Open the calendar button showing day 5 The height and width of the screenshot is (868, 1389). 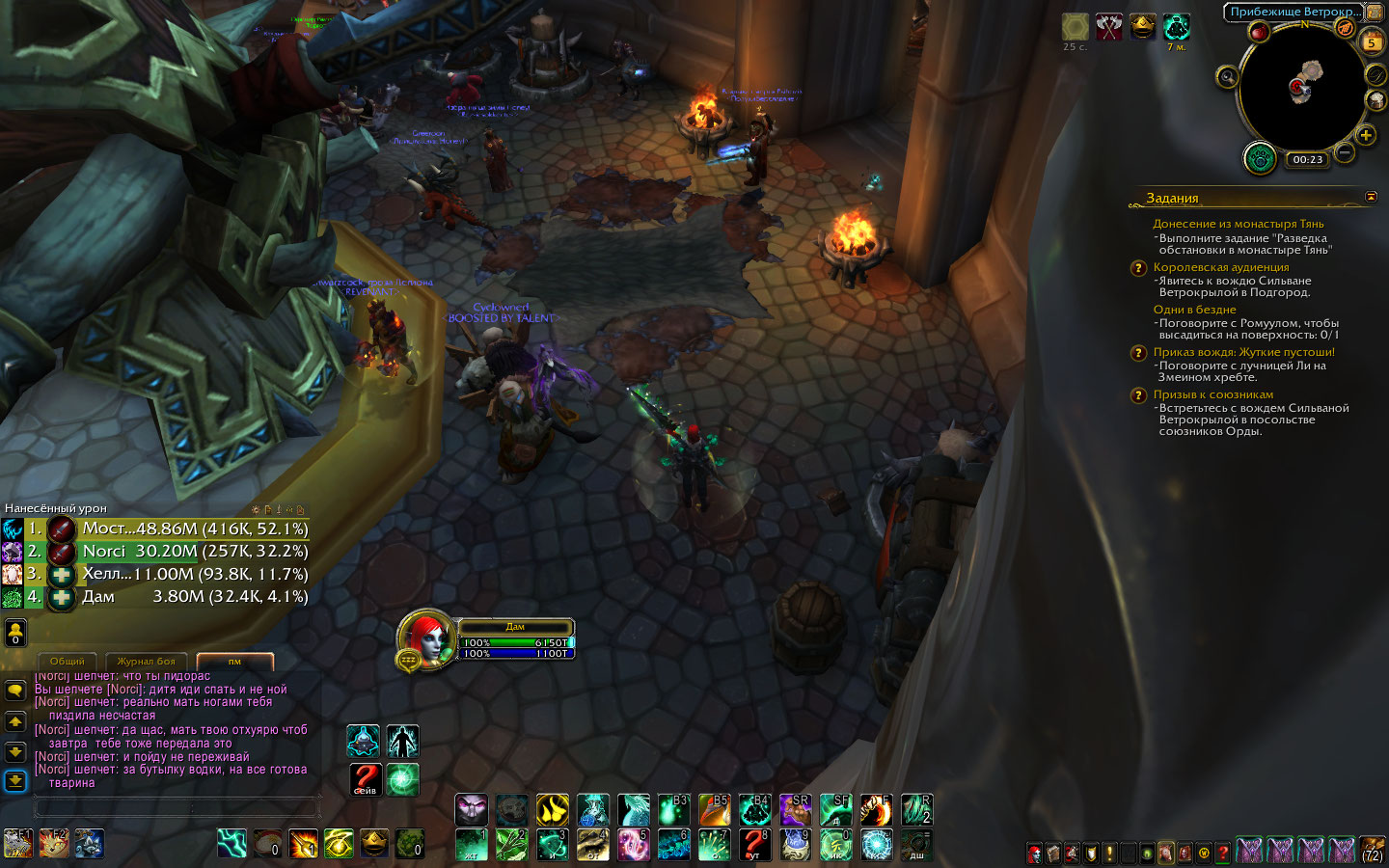pos(1371,42)
